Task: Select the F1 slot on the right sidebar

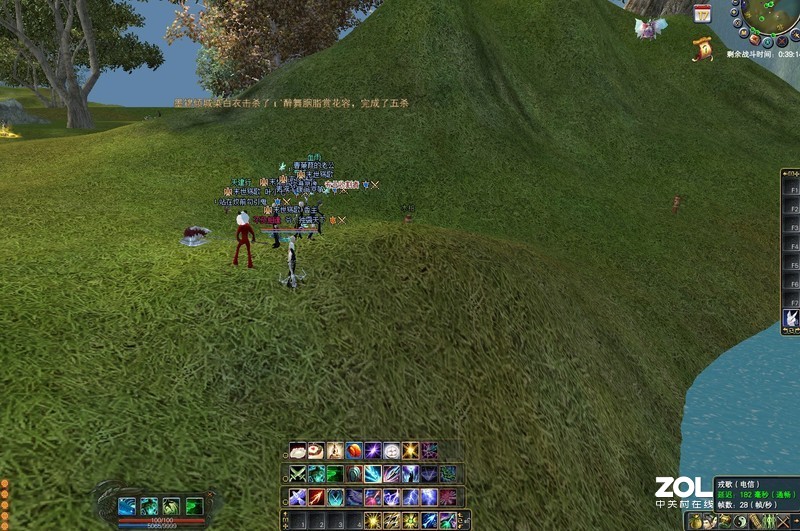Action: click(x=793, y=188)
